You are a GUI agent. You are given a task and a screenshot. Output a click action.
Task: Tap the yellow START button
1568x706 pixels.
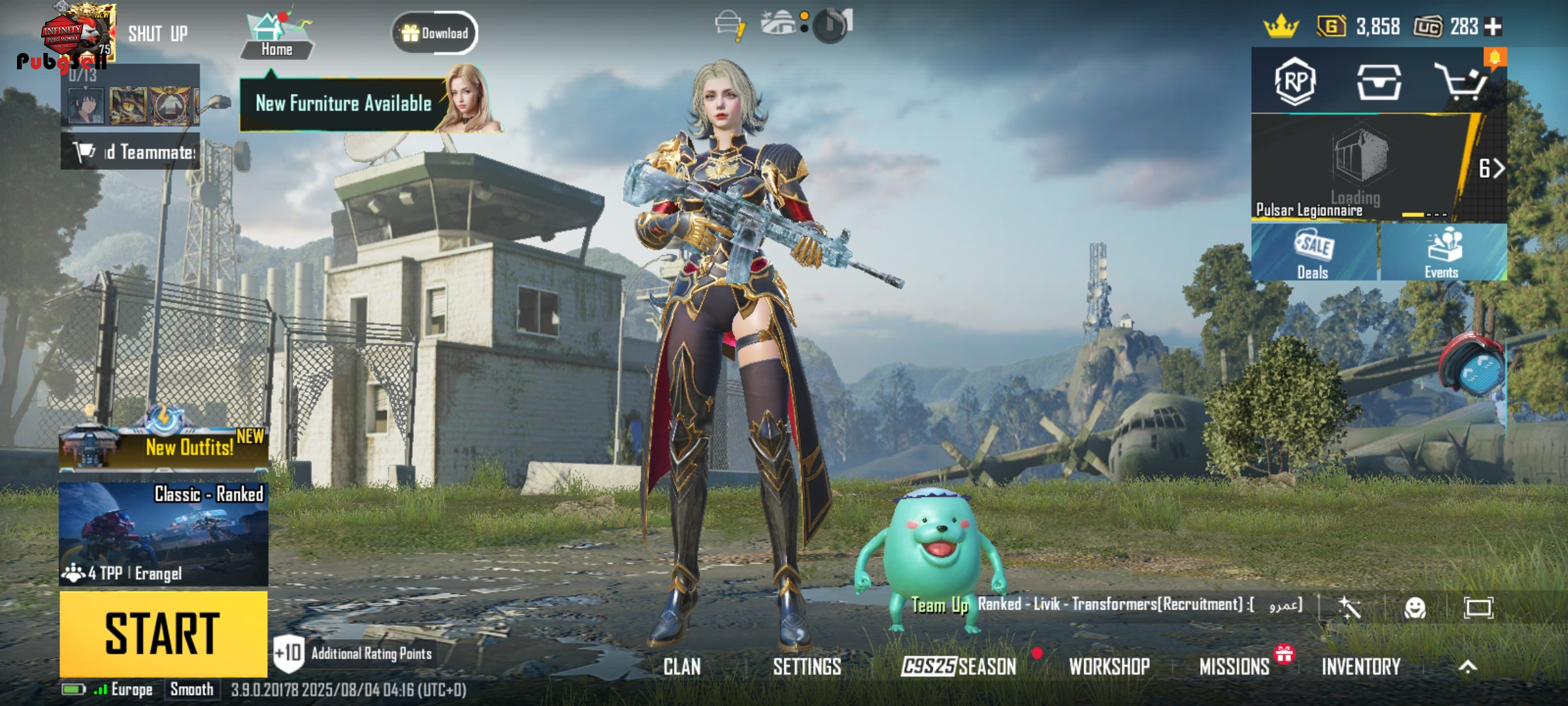coord(163,633)
